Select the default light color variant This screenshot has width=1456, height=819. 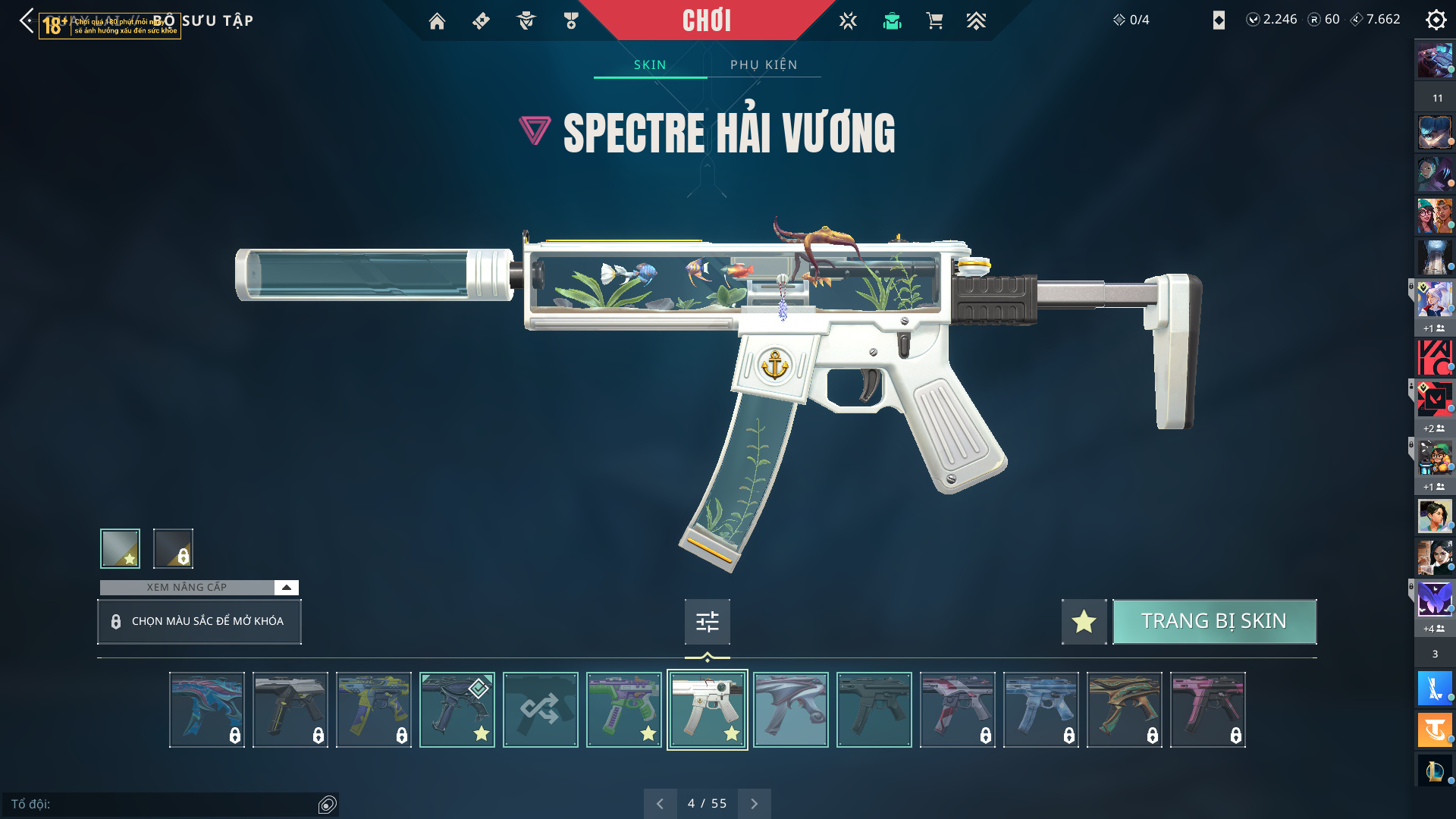pyautogui.click(x=120, y=548)
